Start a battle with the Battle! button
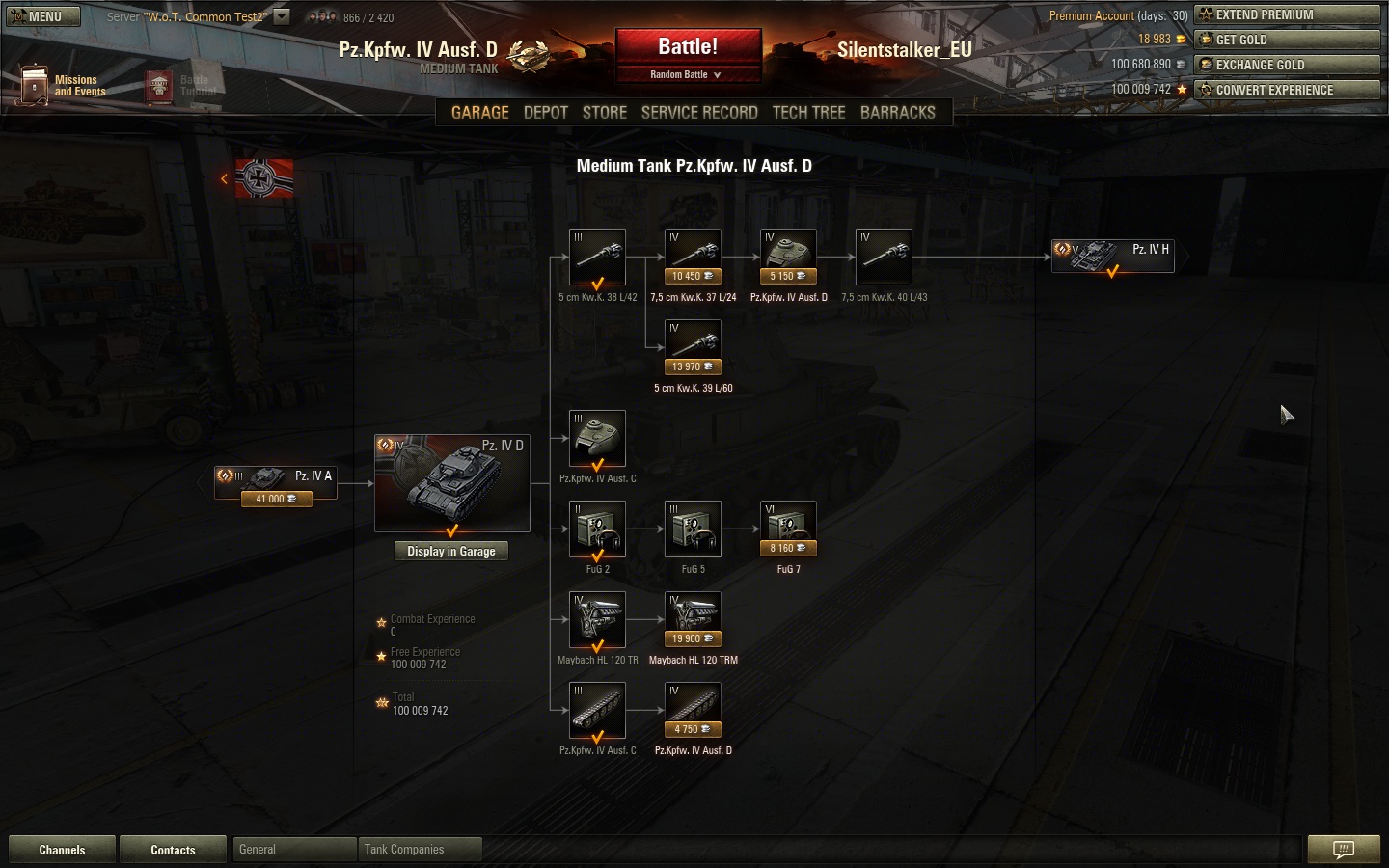This screenshot has height=868, width=1389. (688, 47)
